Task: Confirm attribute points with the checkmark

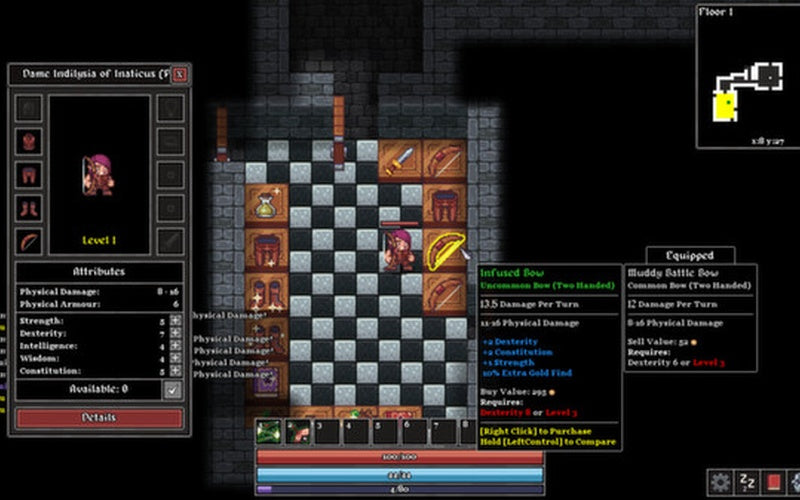Action: [x=173, y=389]
